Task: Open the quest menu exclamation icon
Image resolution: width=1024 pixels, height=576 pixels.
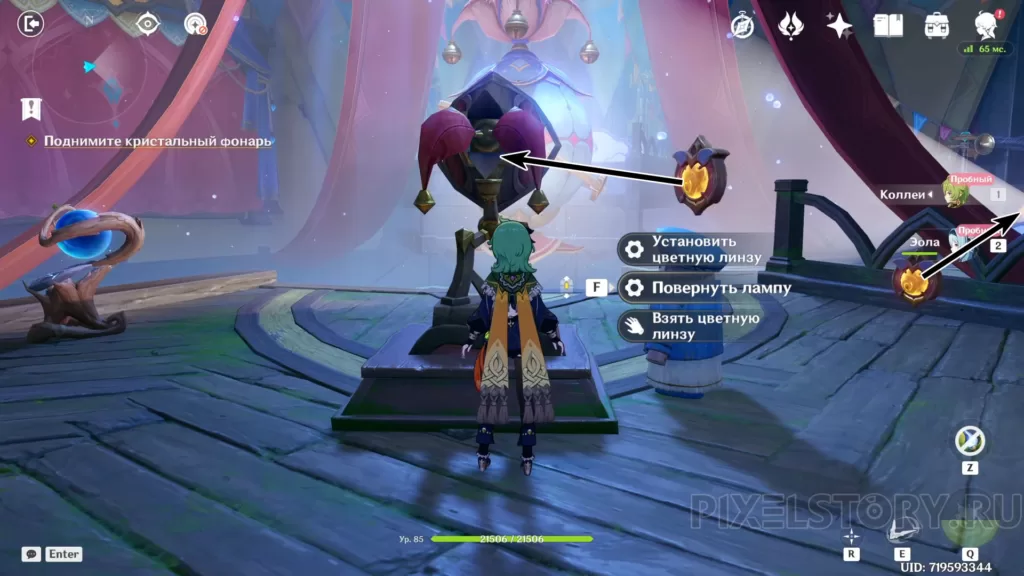Action: [x=31, y=109]
